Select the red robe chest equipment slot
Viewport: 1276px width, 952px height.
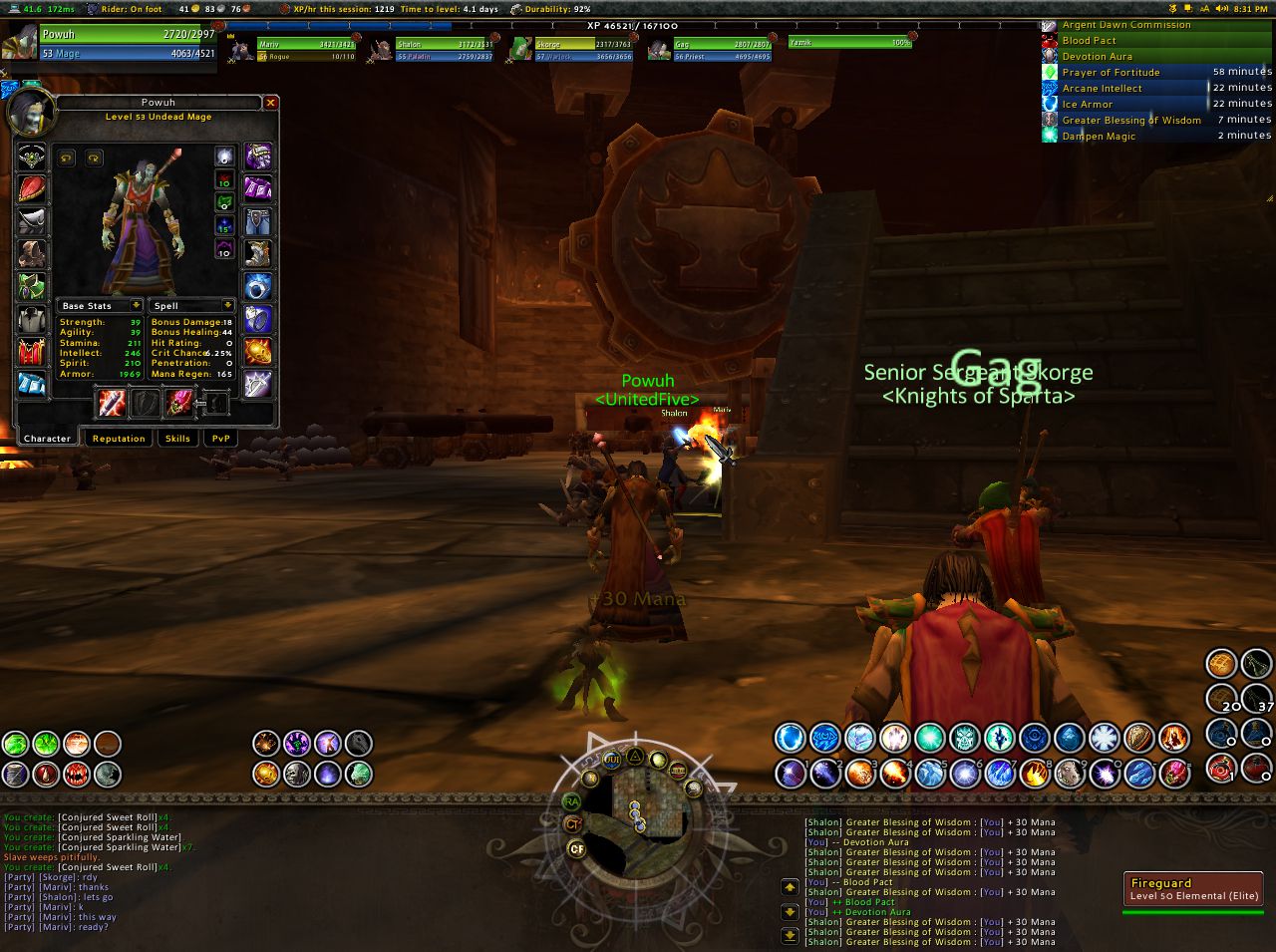click(x=31, y=351)
